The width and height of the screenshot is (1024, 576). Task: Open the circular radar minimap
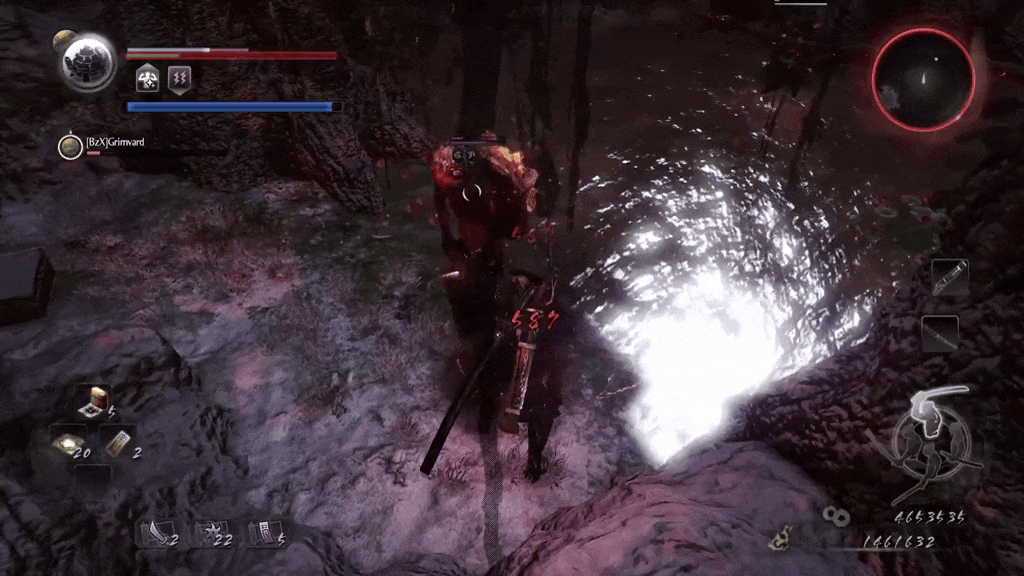(922, 78)
